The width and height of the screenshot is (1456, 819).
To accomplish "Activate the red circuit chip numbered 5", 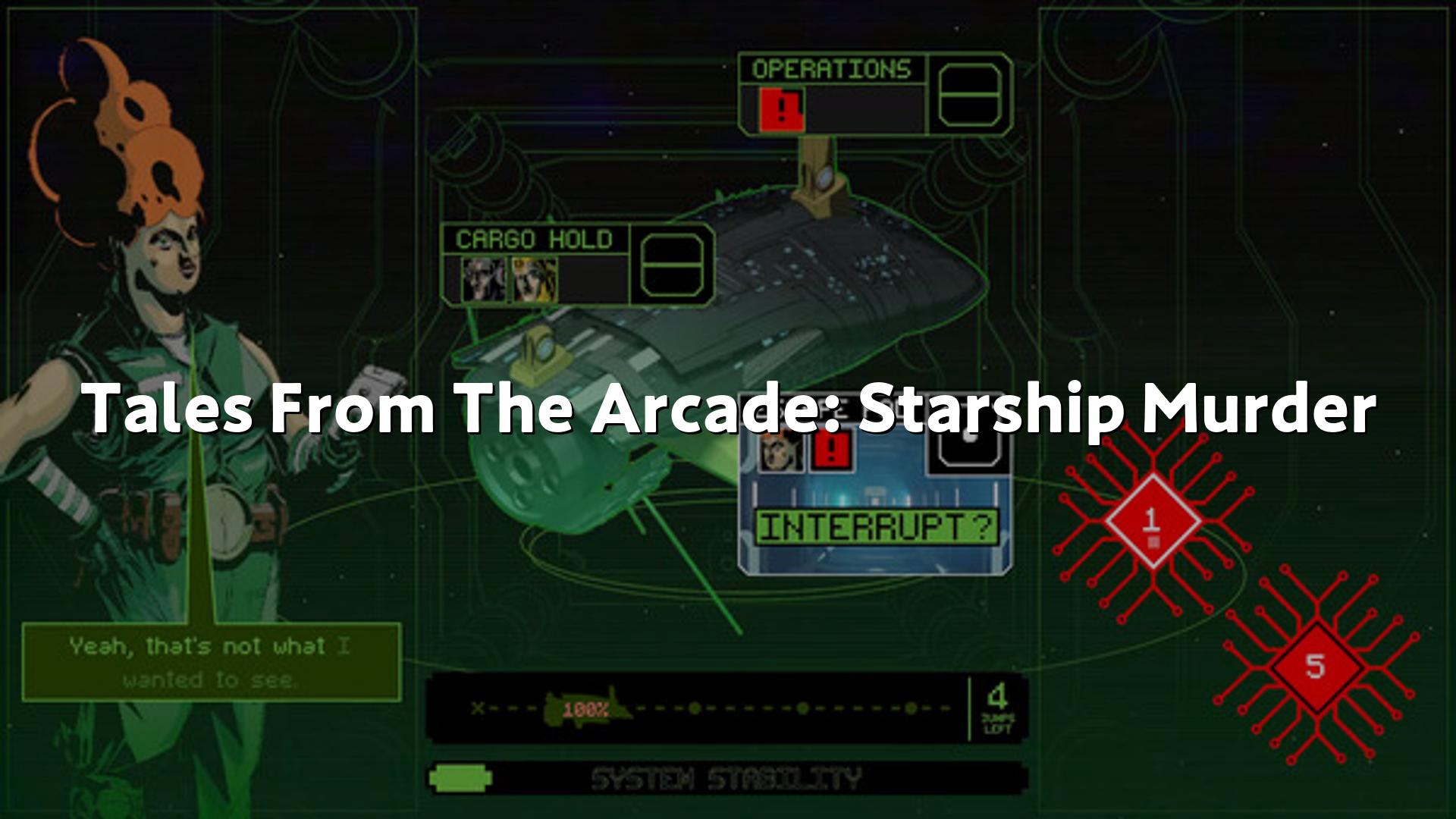I will pos(1315,667).
